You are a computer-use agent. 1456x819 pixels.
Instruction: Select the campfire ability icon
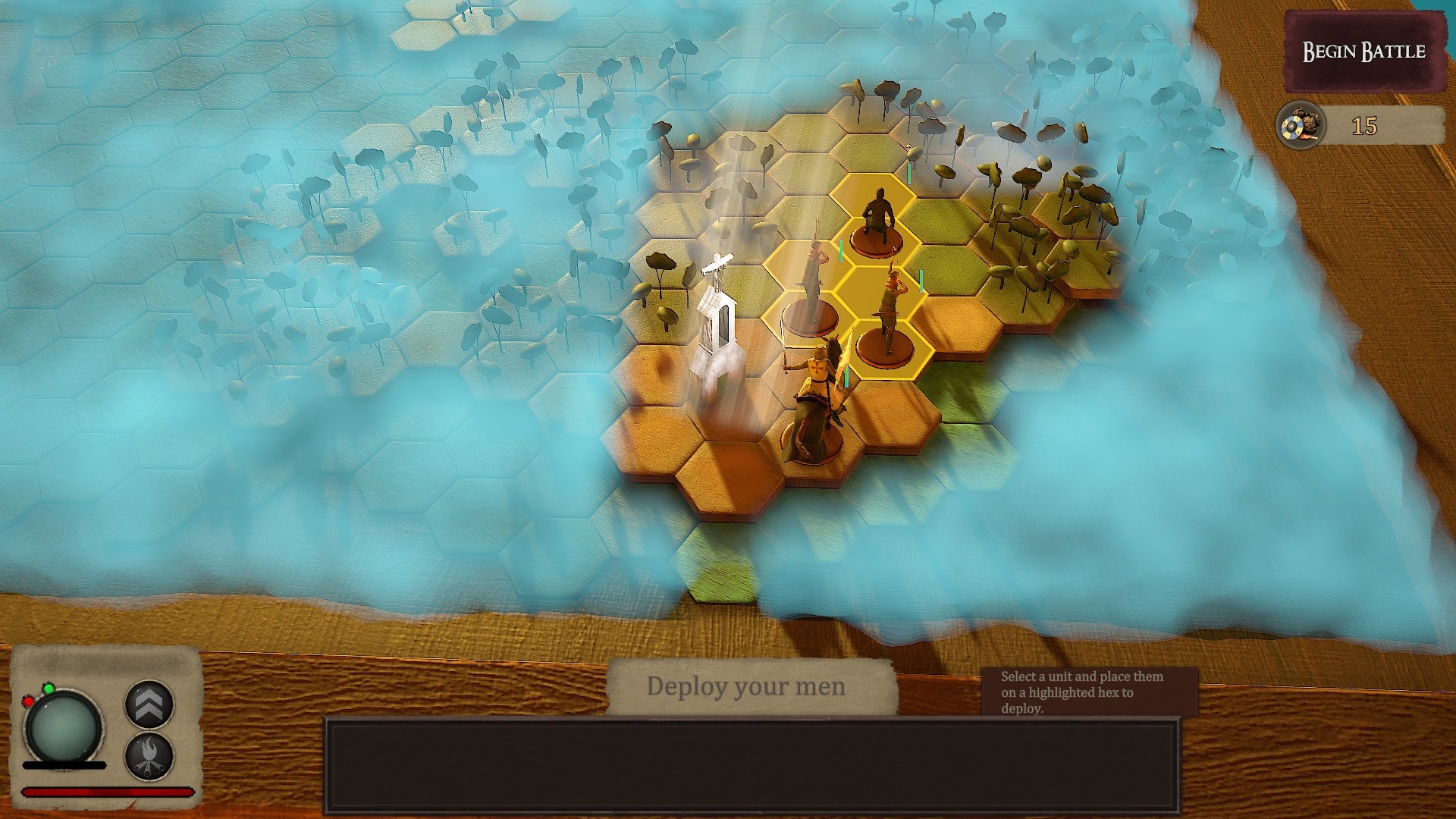(149, 756)
